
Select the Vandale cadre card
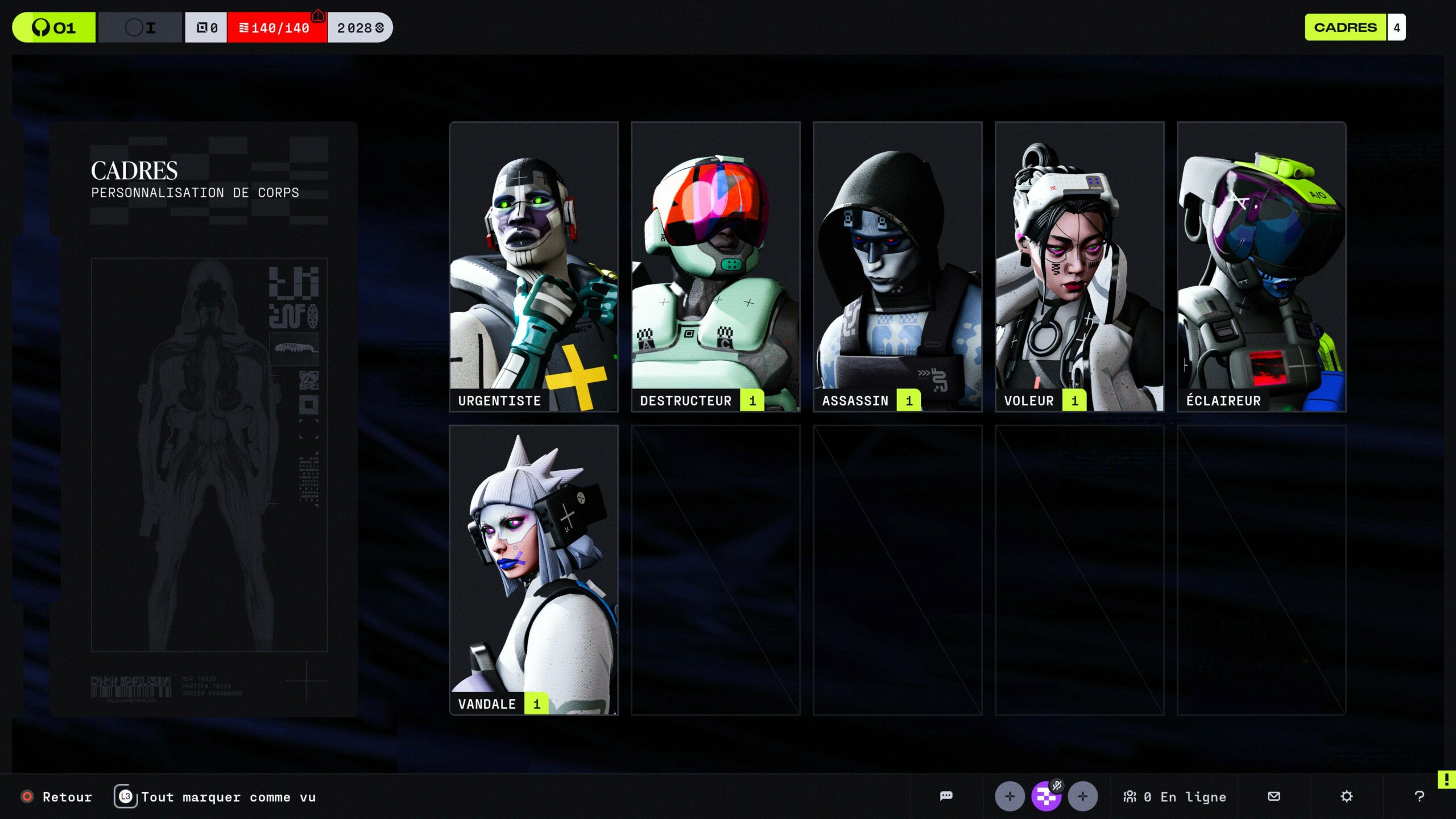tap(533, 570)
